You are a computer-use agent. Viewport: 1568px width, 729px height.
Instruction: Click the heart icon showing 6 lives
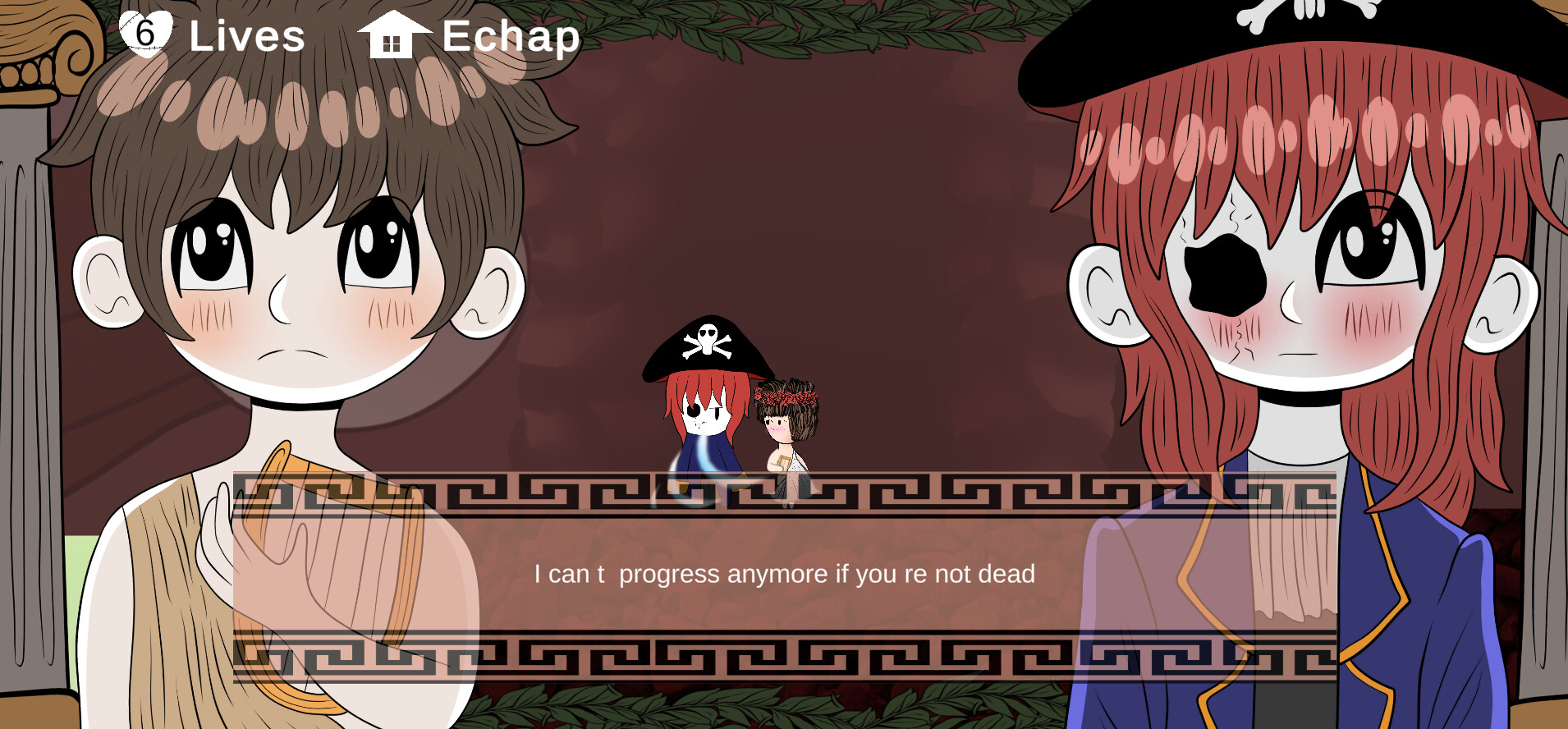click(x=144, y=33)
